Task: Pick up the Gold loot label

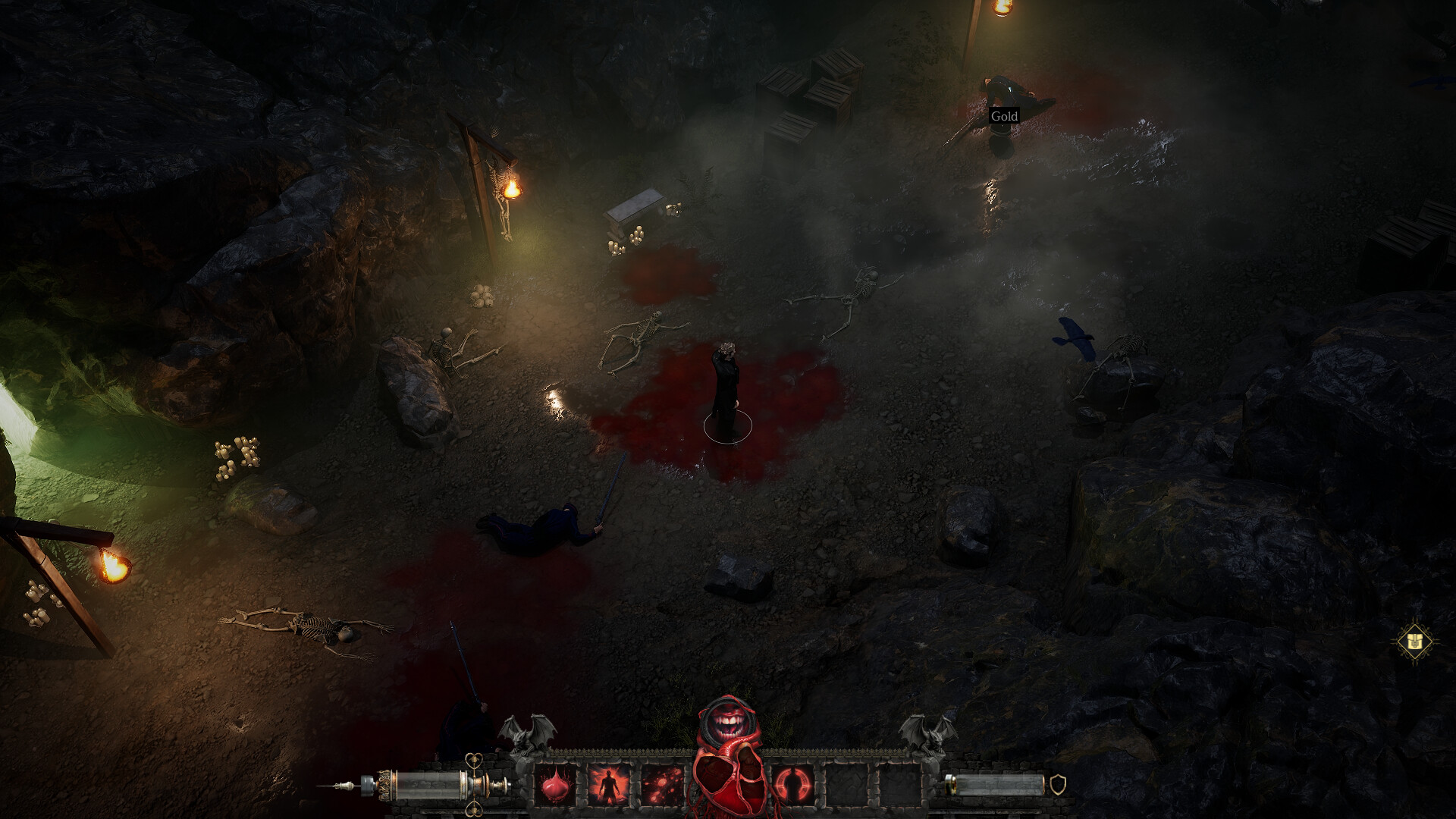Action: (1004, 116)
